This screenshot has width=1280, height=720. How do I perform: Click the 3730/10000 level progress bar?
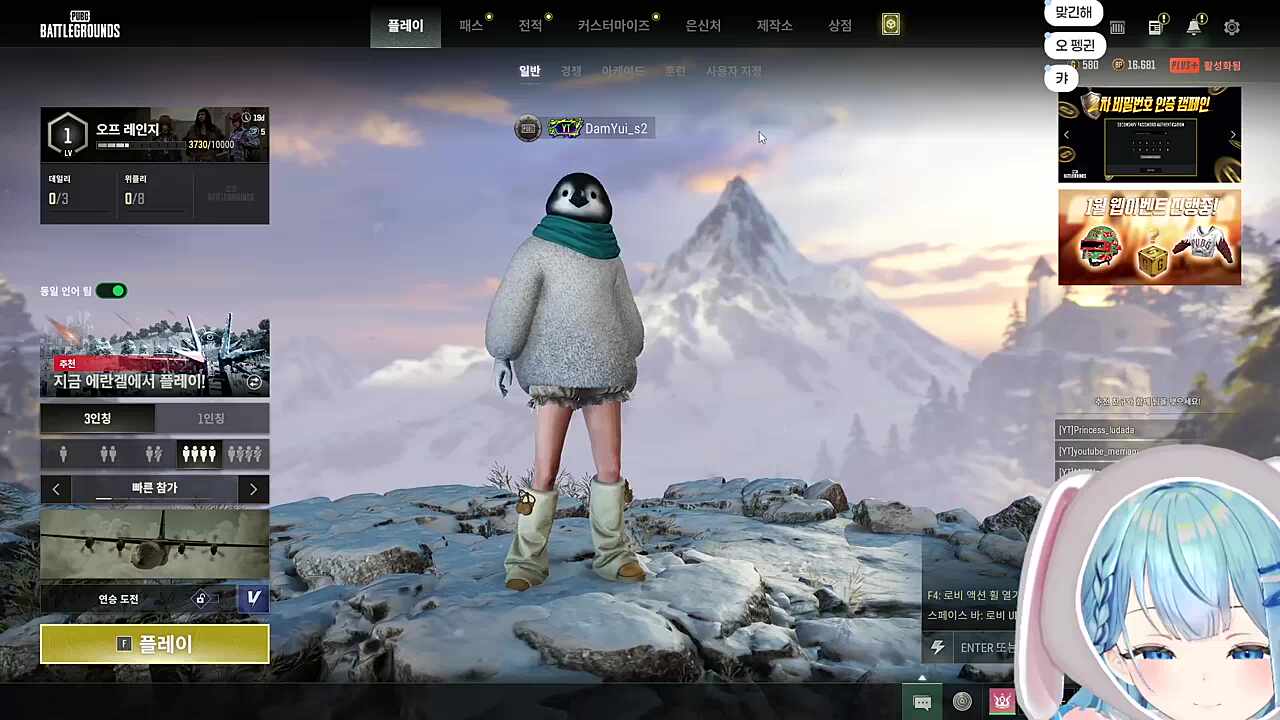point(140,144)
